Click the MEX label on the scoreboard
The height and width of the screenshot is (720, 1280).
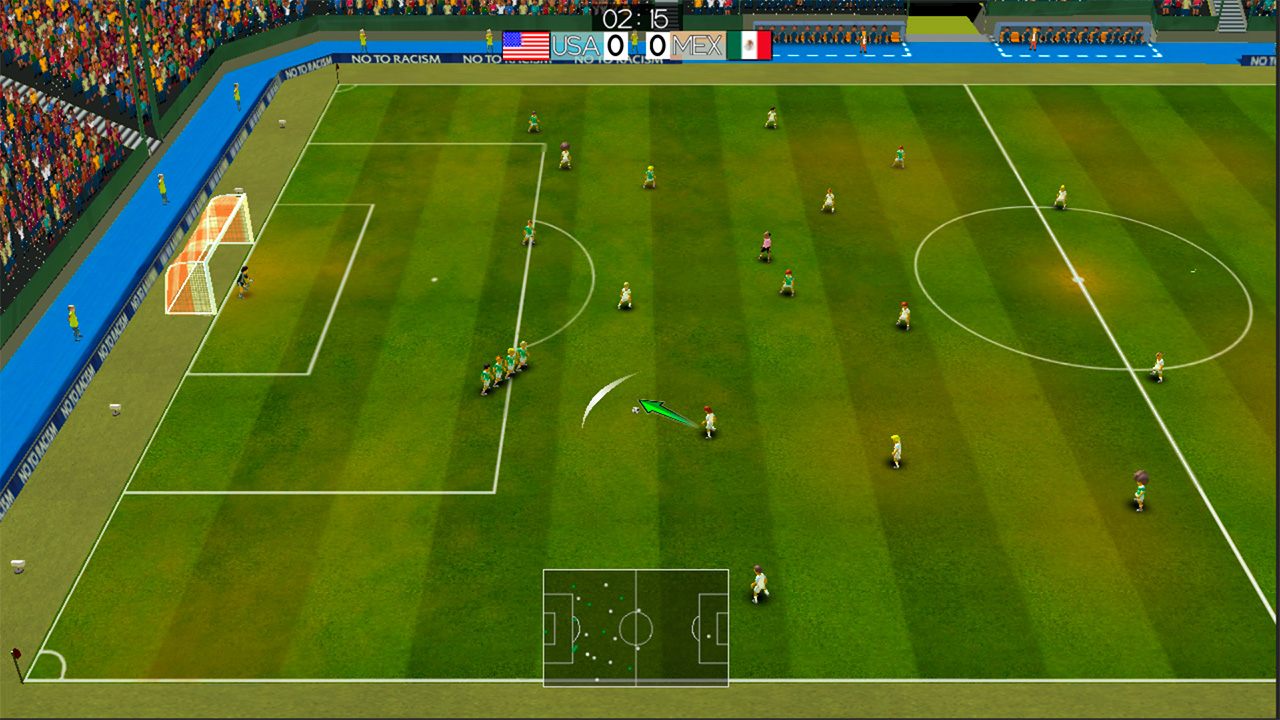click(697, 45)
